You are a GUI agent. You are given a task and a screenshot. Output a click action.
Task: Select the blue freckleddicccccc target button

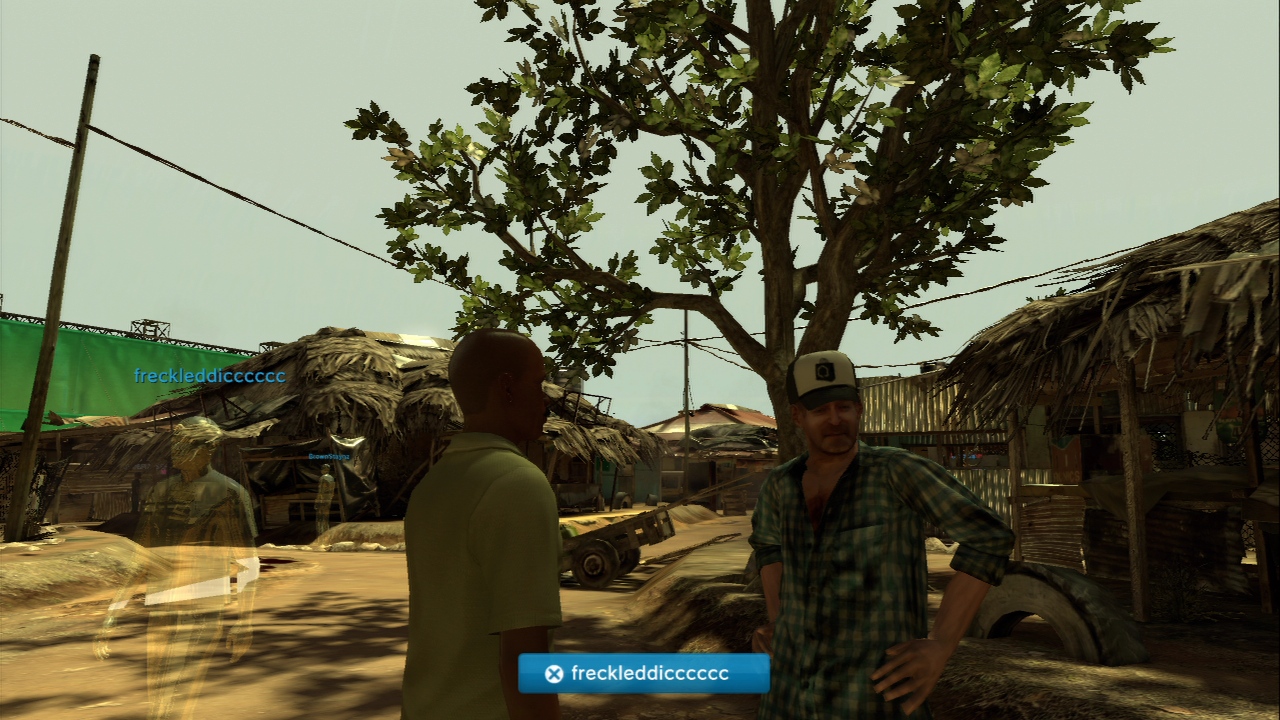[644, 673]
